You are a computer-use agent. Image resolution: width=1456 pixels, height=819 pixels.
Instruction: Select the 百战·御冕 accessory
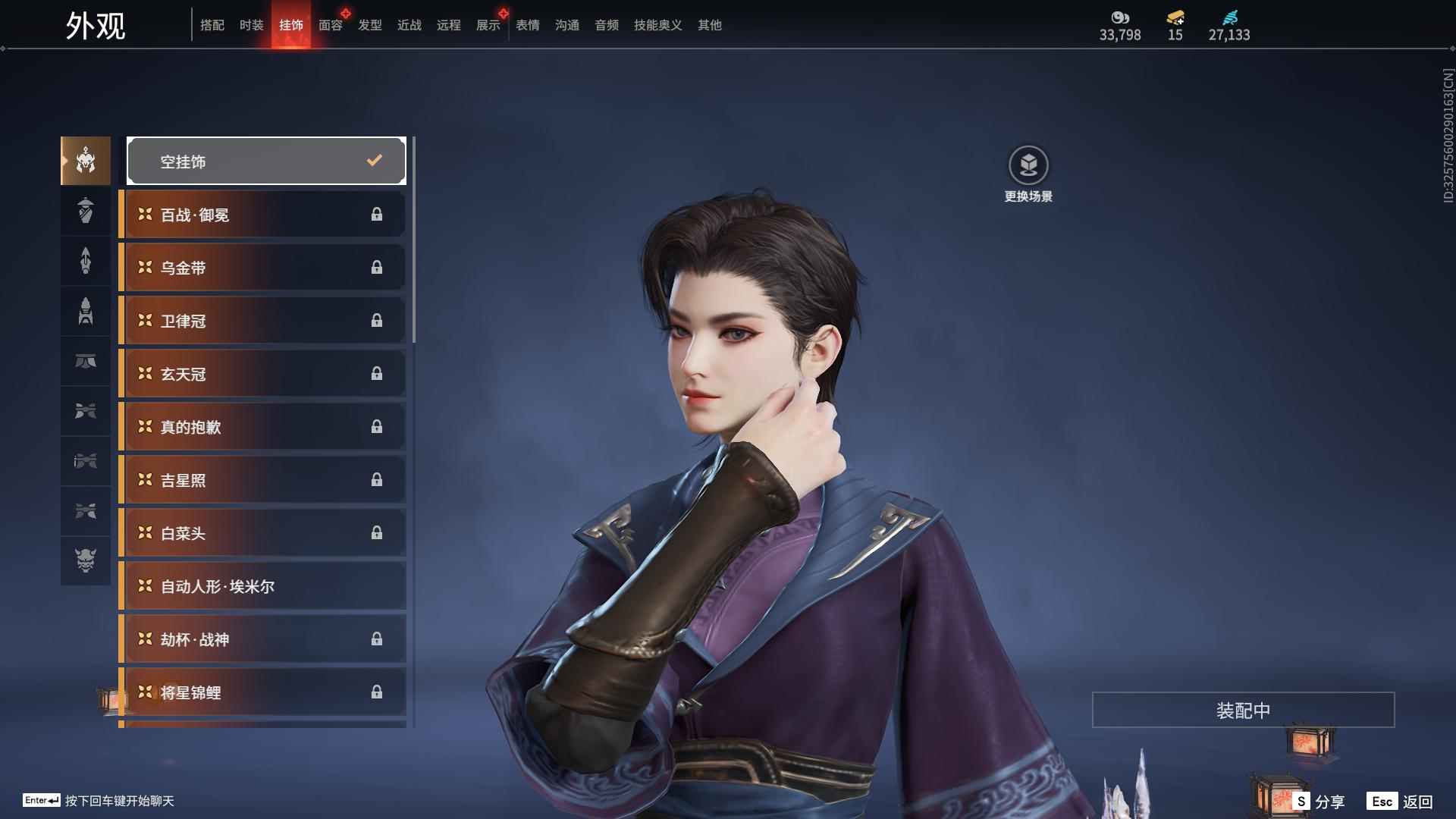(263, 215)
